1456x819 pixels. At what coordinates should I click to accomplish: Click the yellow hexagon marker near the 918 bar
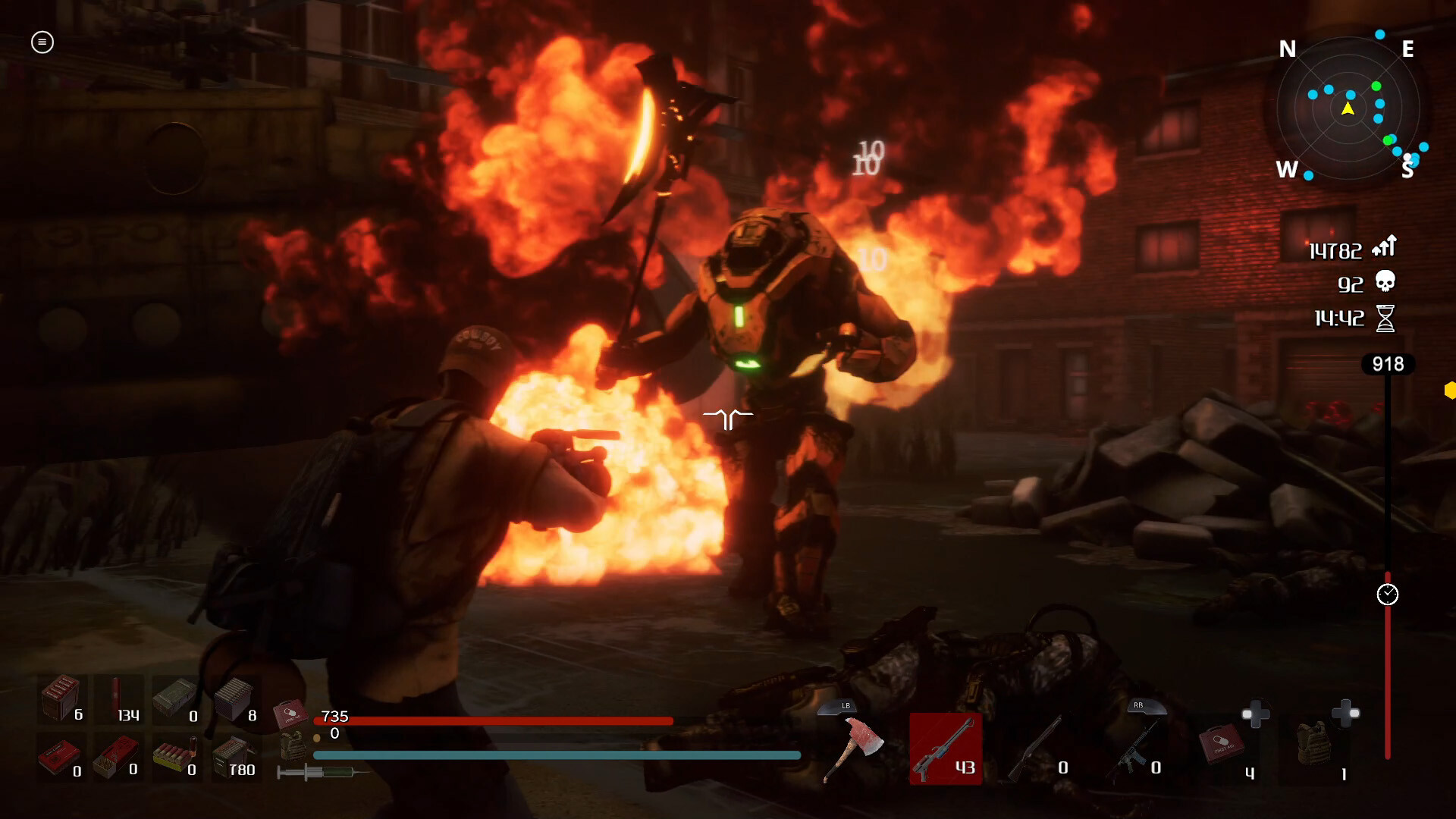tap(1451, 391)
